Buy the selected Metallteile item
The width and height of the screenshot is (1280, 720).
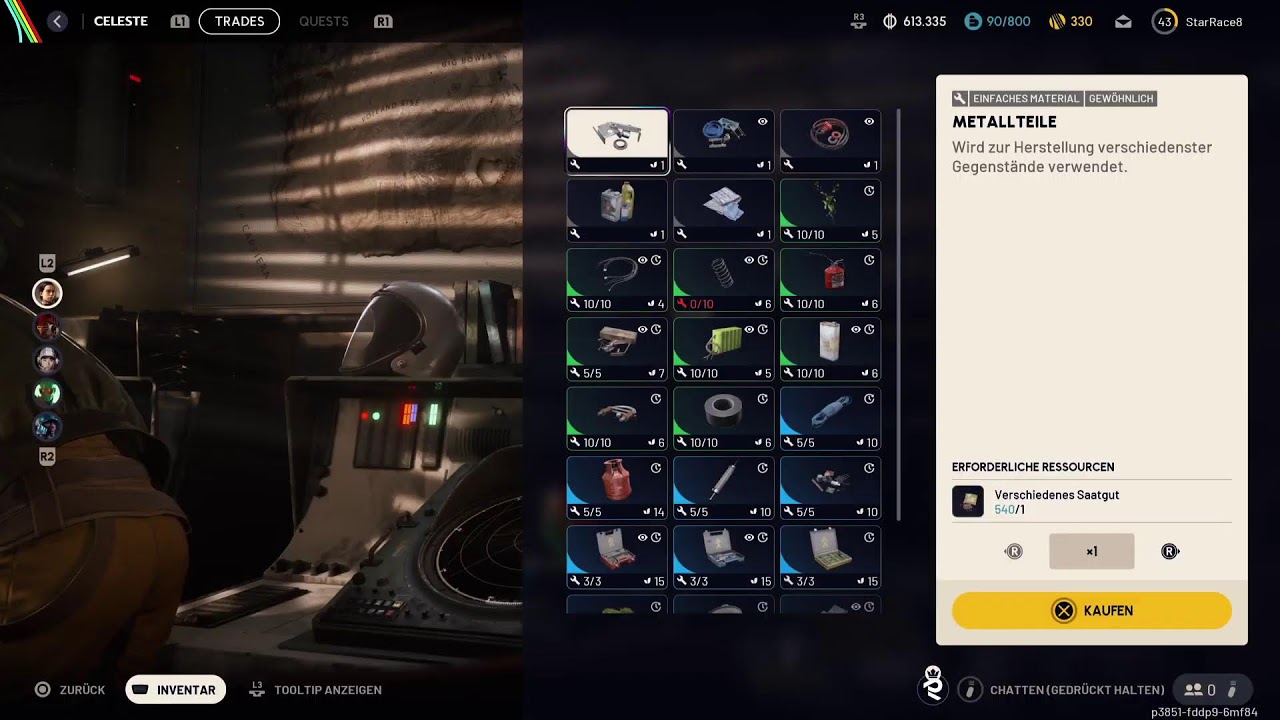point(1091,610)
